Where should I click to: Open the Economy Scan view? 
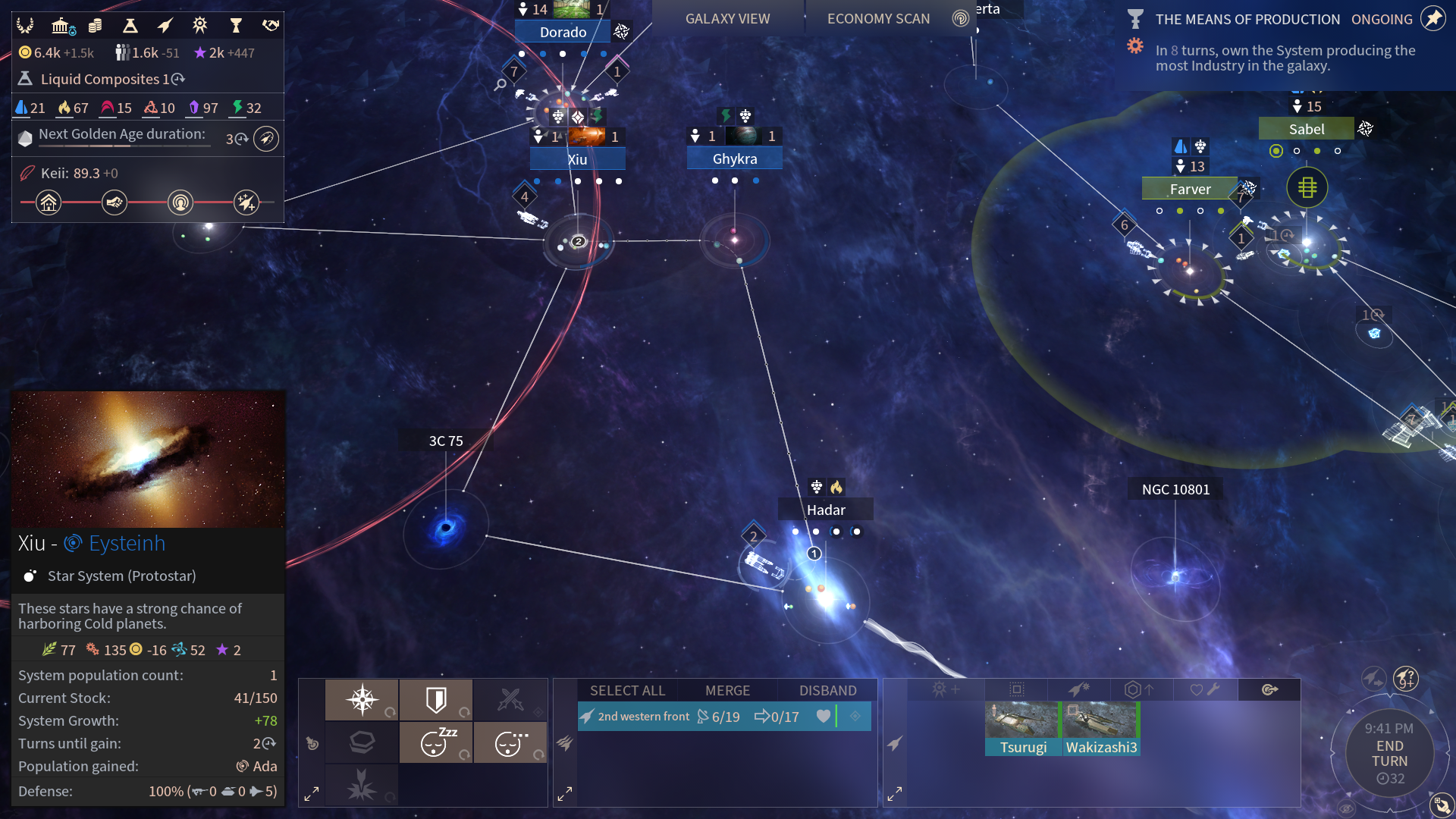click(878, 19)
